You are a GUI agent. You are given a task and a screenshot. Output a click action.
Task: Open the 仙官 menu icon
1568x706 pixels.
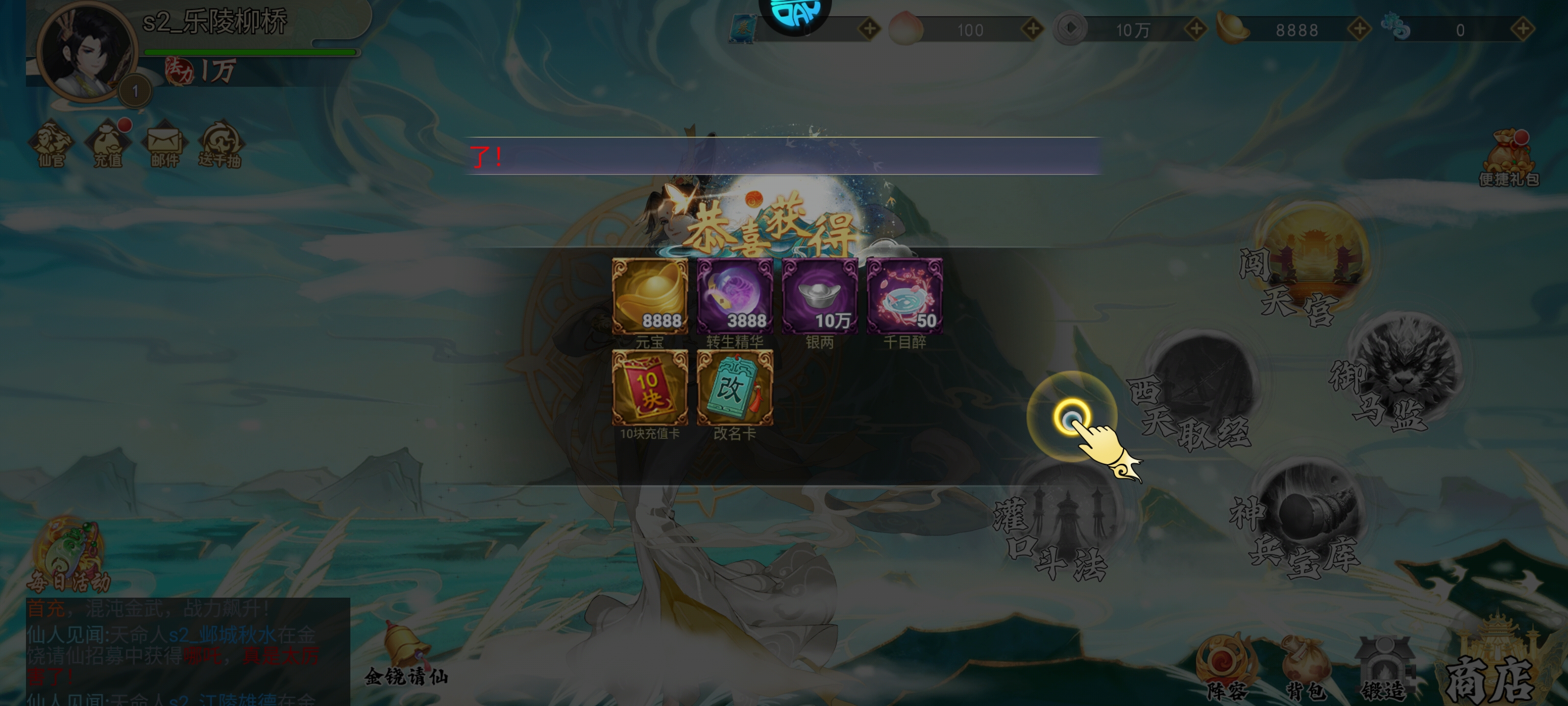(51, 144)
